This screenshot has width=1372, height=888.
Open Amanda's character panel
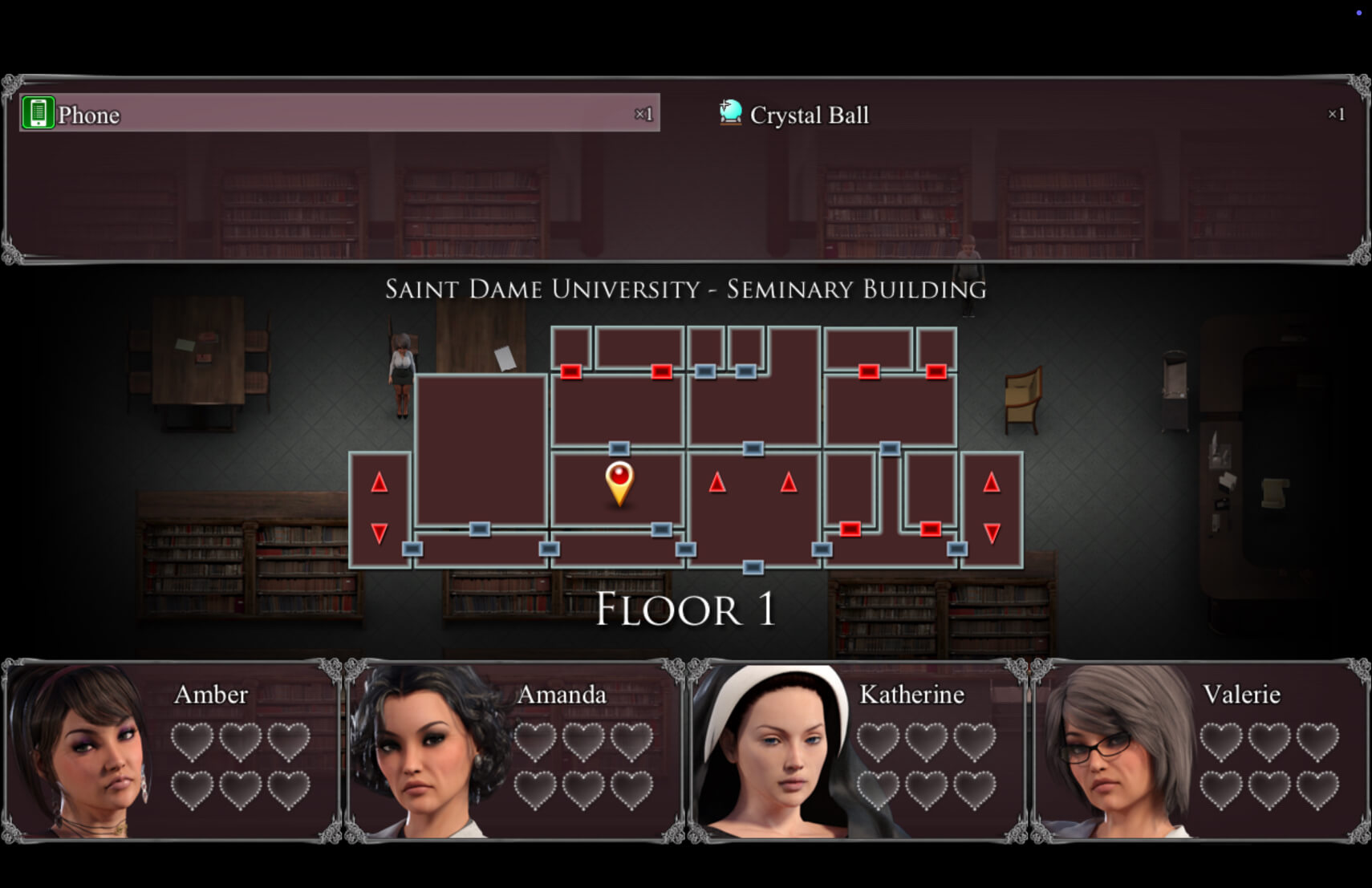[514, 751]
